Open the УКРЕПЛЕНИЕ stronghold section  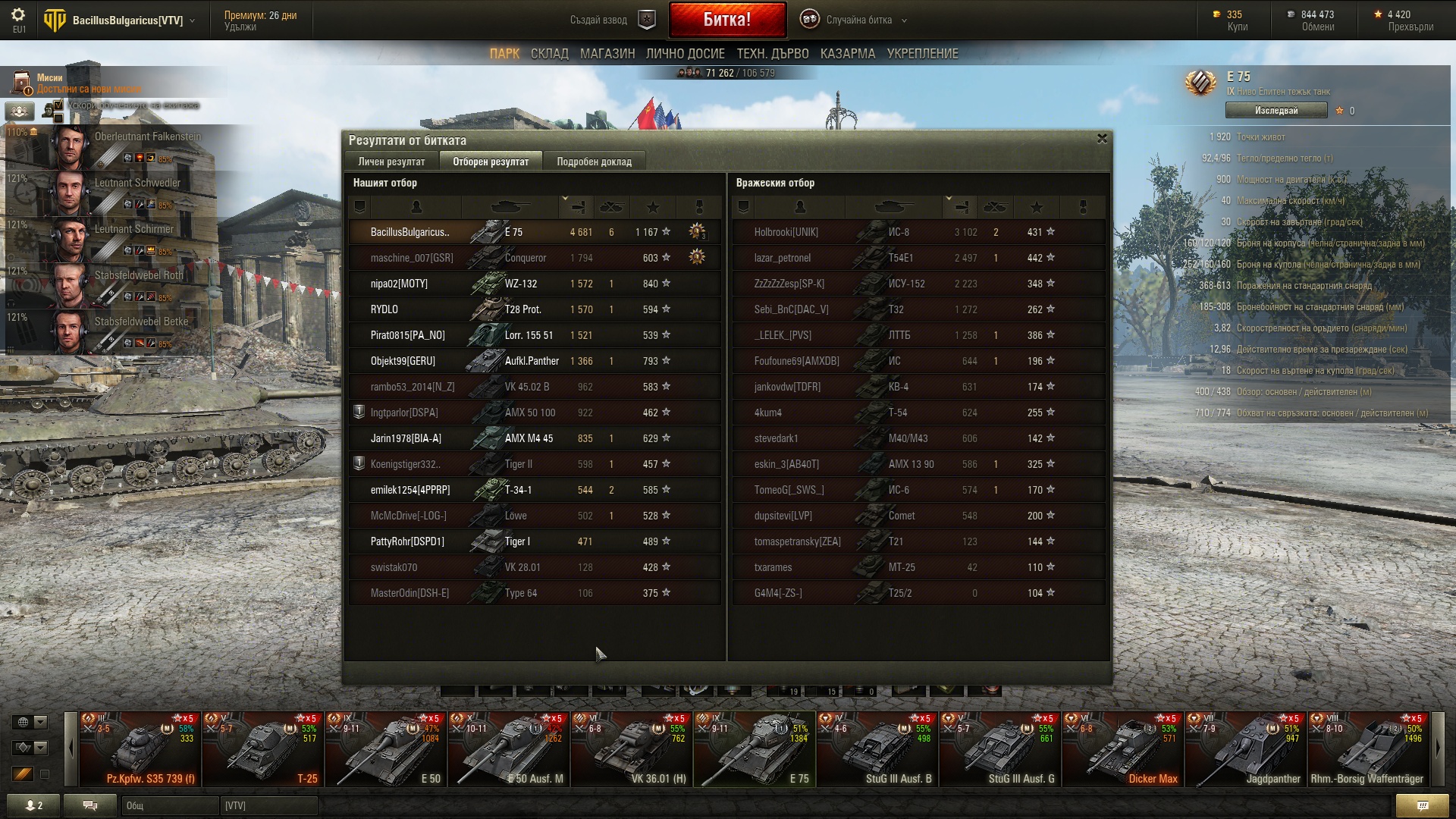pos(922,54)
